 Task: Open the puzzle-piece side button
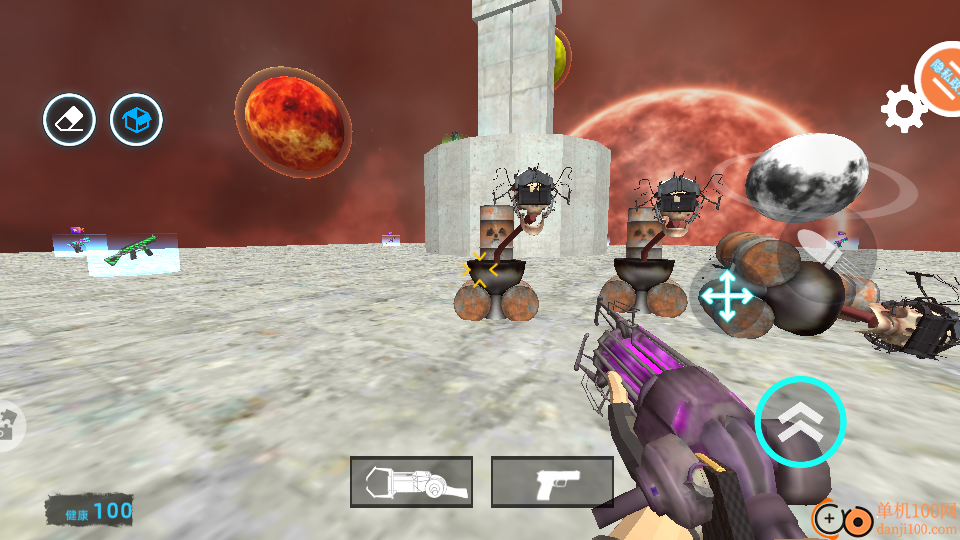[x=8, y=425]
